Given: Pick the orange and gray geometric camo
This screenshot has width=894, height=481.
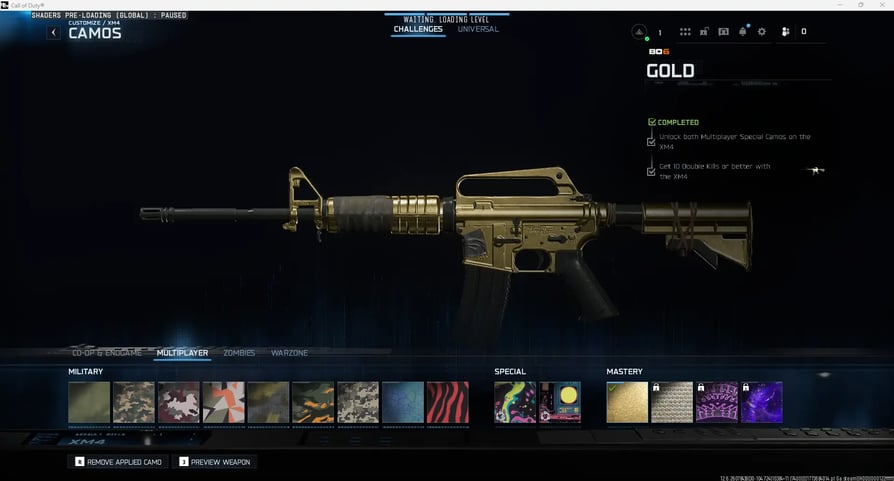Looking at the screenshot, I should click(x=223, y=402).
